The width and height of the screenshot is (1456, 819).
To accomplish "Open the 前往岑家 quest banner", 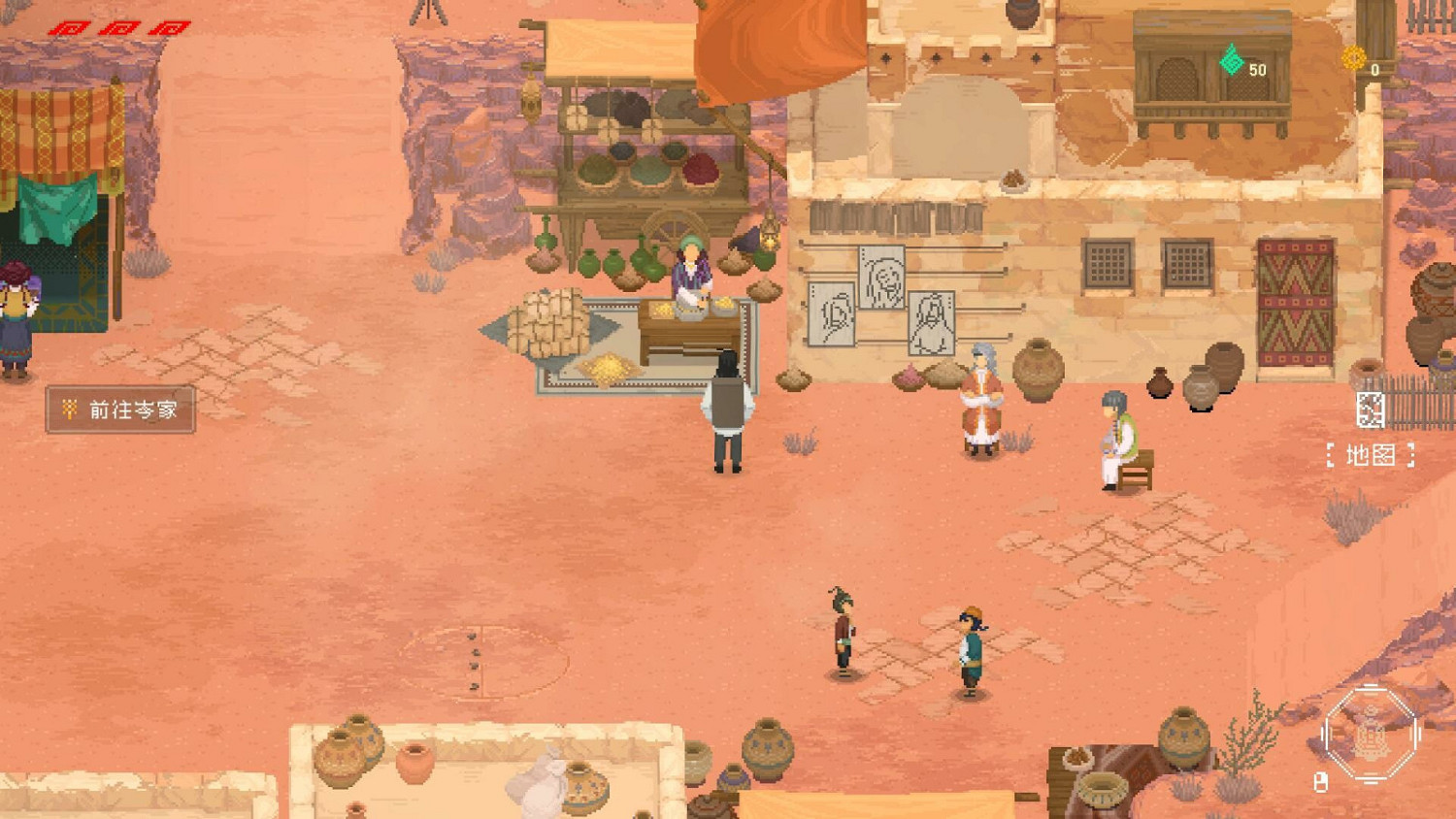I will [x=121, y=410].
